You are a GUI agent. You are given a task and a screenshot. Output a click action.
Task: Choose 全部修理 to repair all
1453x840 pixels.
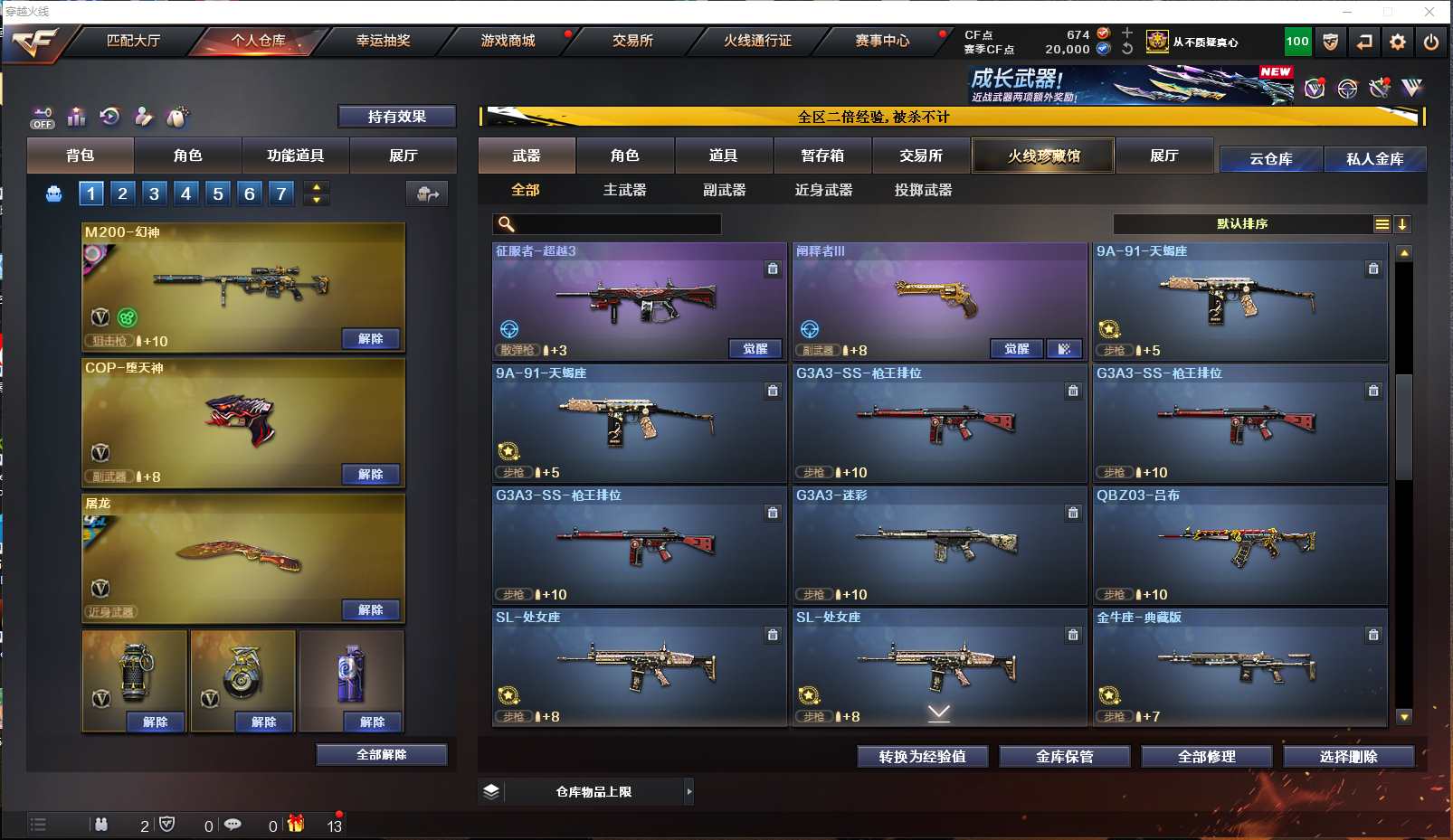click(x=1206, y=757)
